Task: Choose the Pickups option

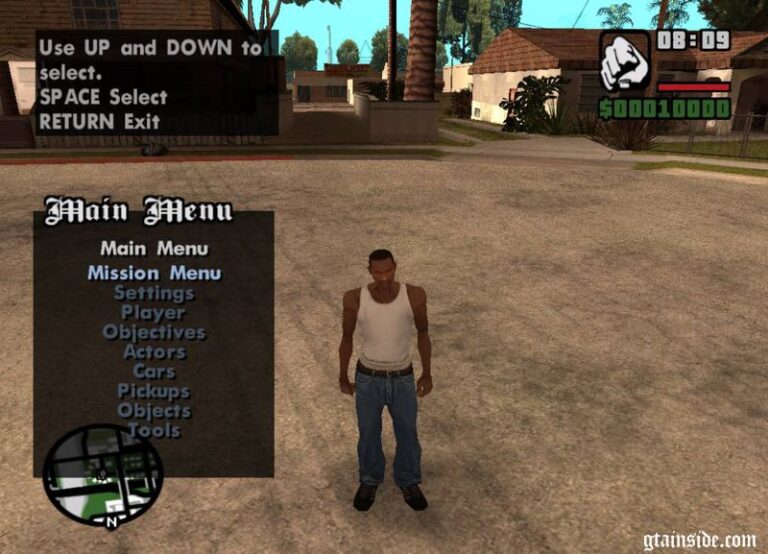Action: click(x=154, y=391)
